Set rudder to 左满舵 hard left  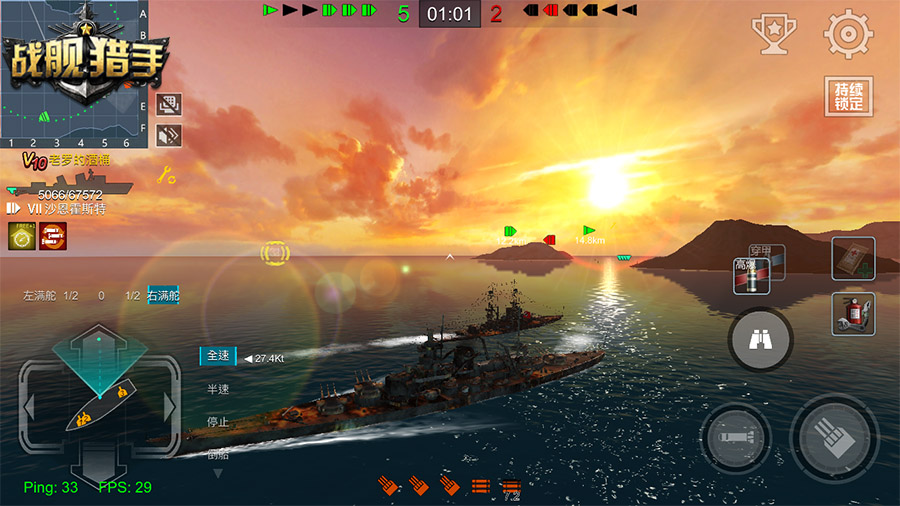coord(39,296)
